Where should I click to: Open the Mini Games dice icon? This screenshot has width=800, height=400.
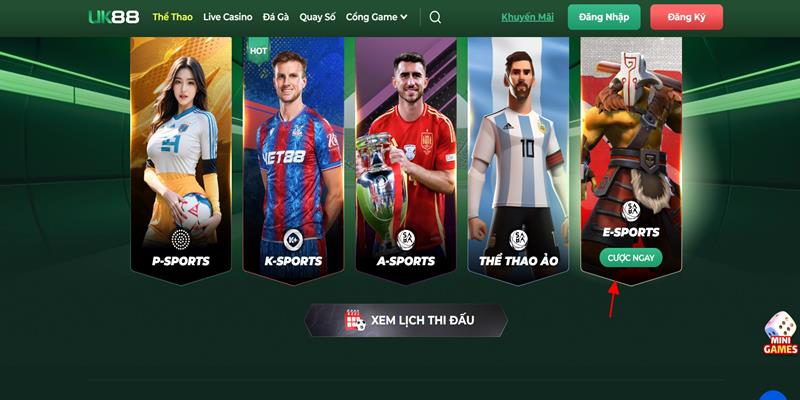(x=781, y=333)
